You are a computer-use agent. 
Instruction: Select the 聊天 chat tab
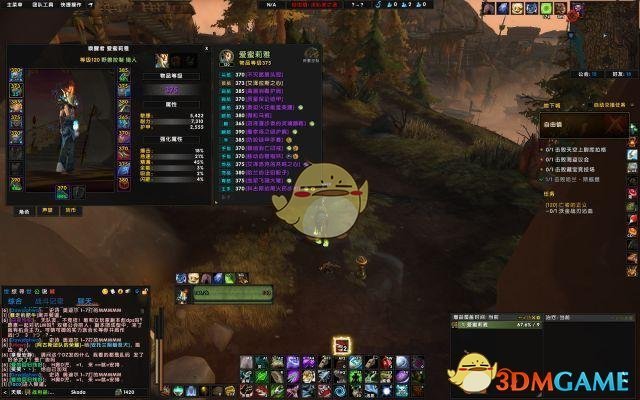pos(84,300)
